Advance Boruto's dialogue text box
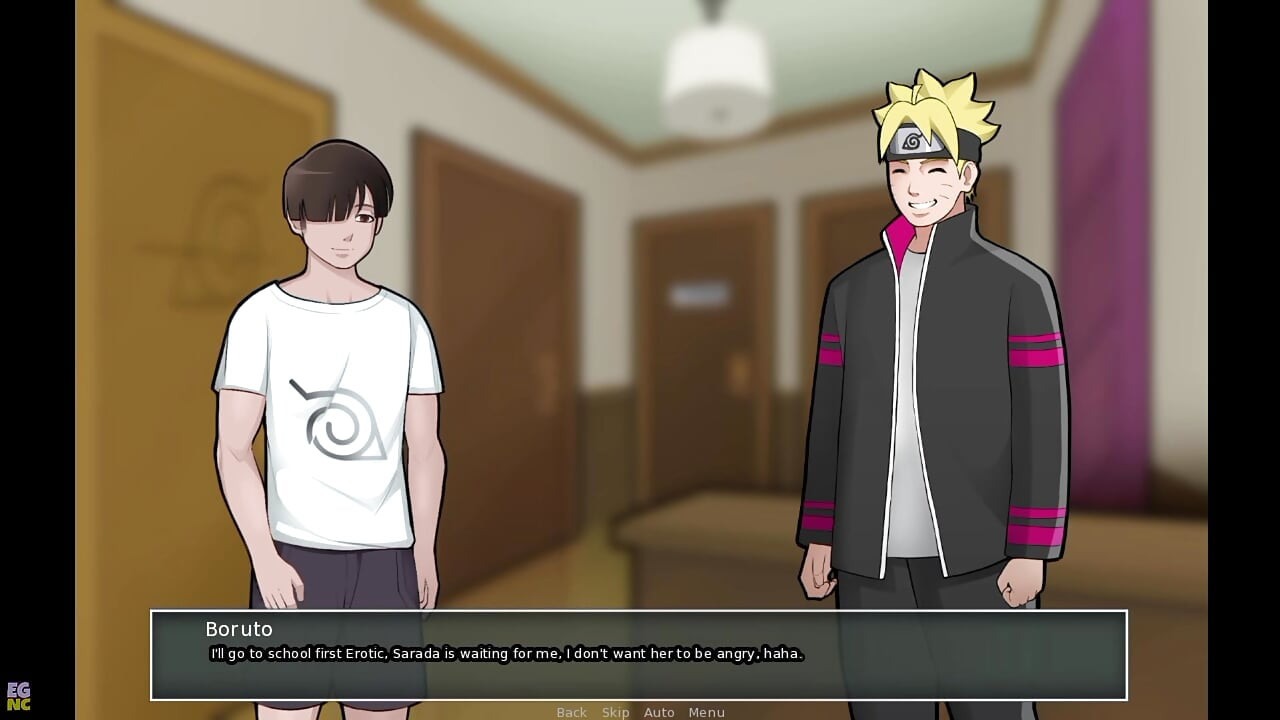The image size is (1280, 720). tap(638, 655)
